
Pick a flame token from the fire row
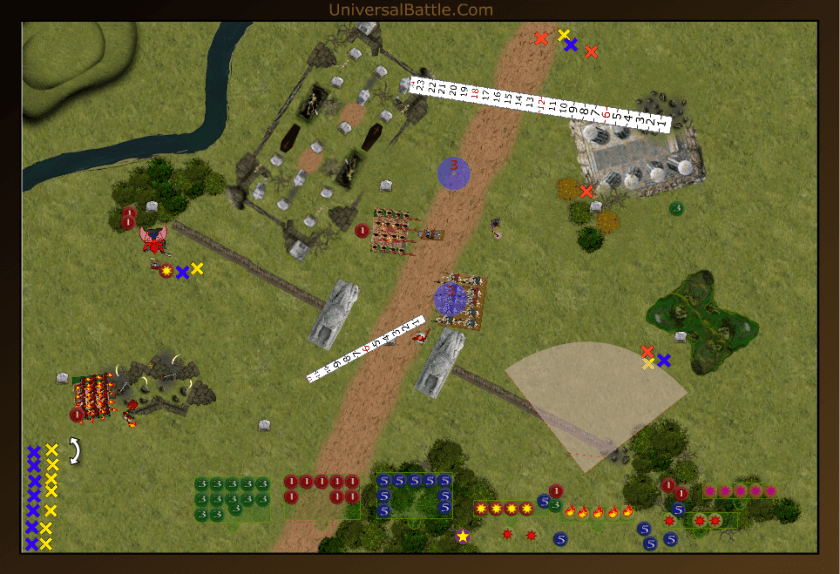(x=598, y=512)
